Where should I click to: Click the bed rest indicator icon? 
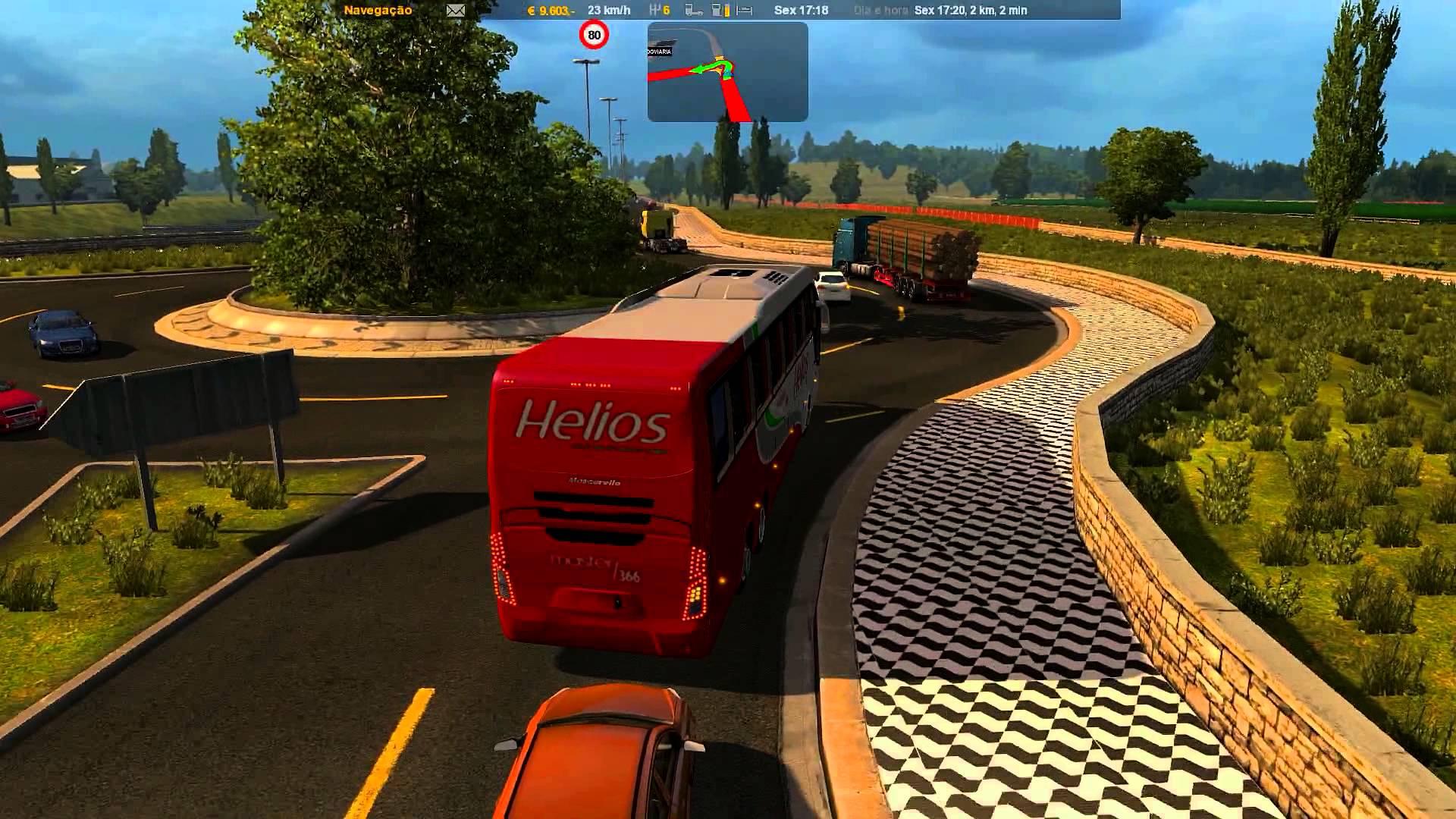click(745, 11)
